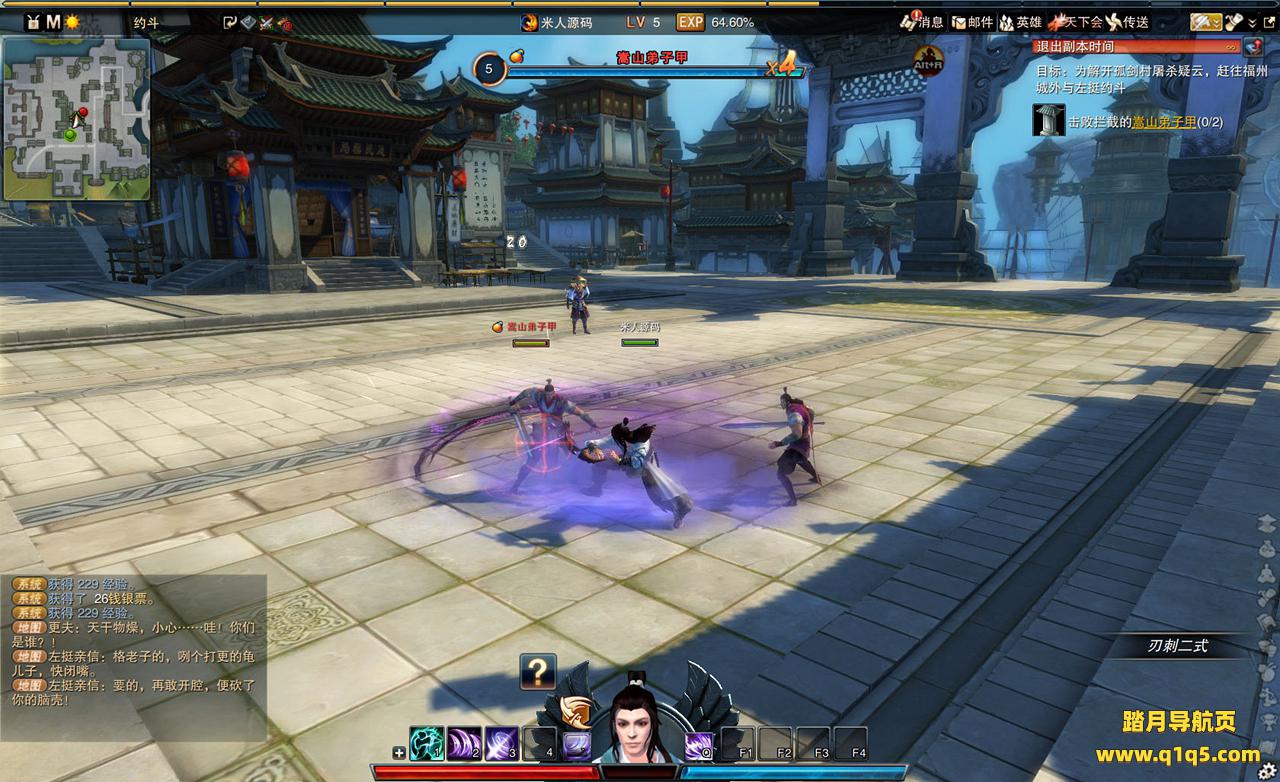Image resolution: width=1280 pixels, height=782 pixels.
Task: Activate the purple slash skill in slot 2
Action: pyautogui.click(x=464, y=744)
